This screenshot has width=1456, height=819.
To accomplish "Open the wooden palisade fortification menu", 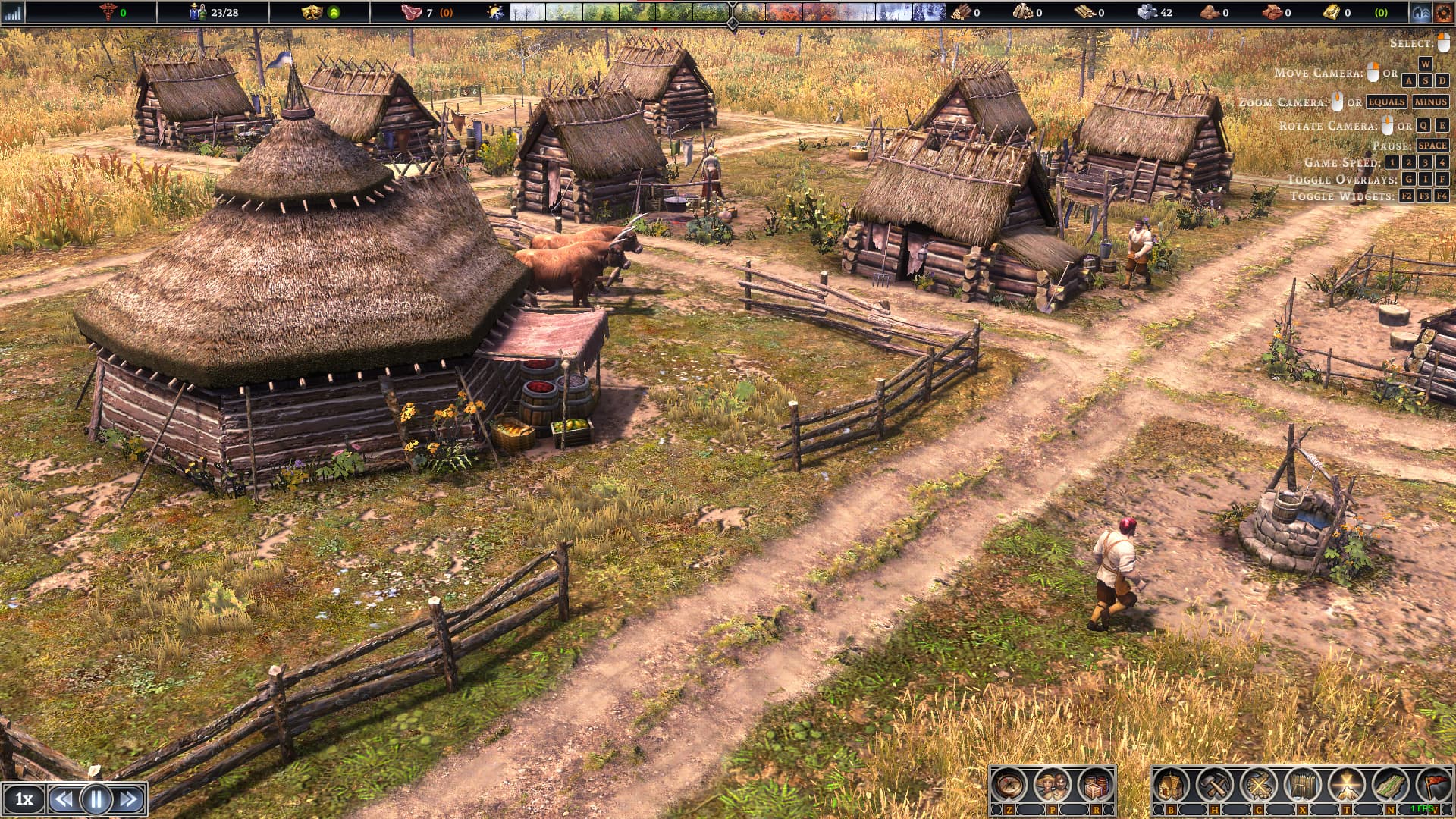I will (x=1303, y=786).
